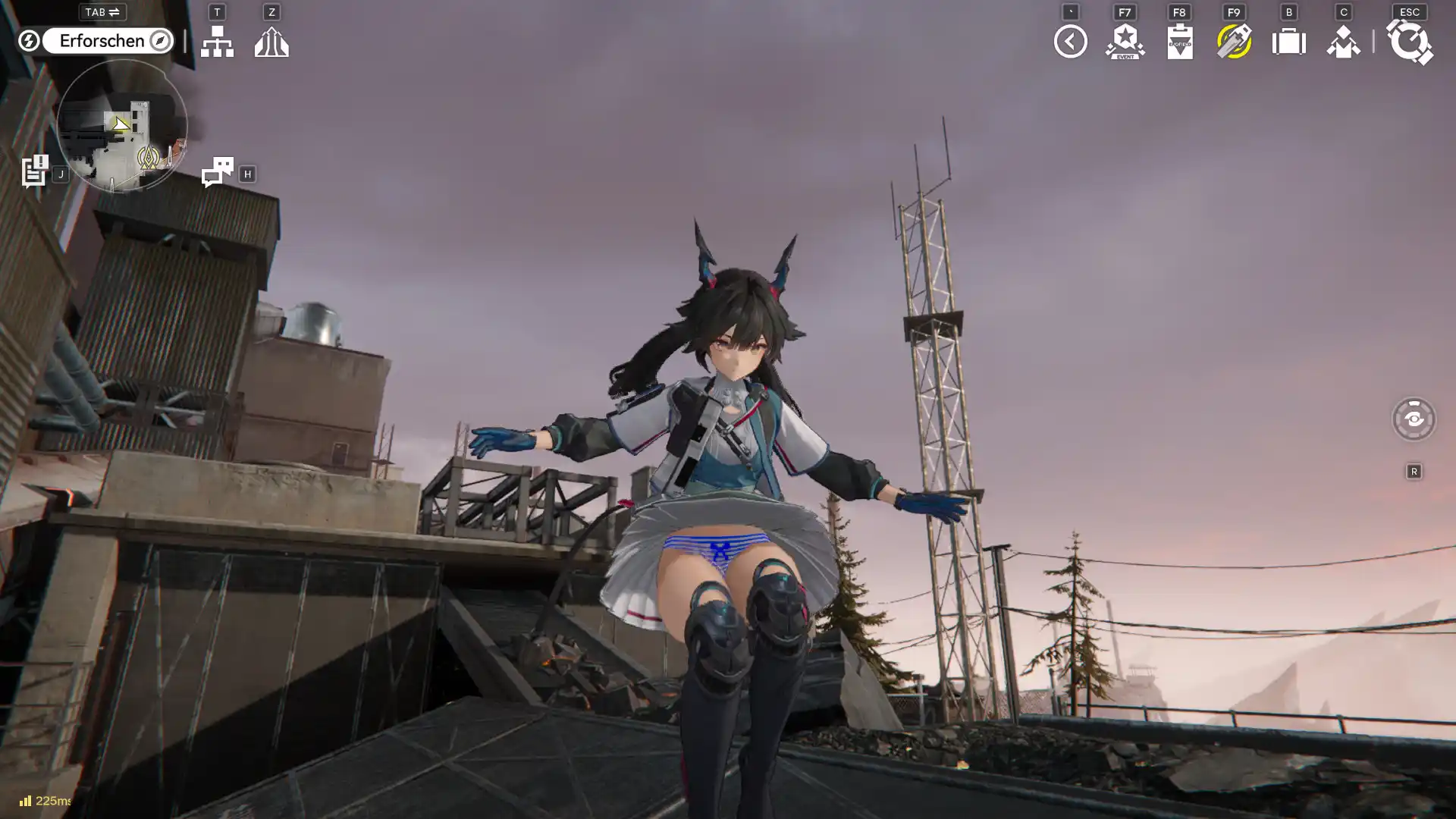Open the tower structure icon
This screenshot has height=819, width=1456.
(271, 42)
